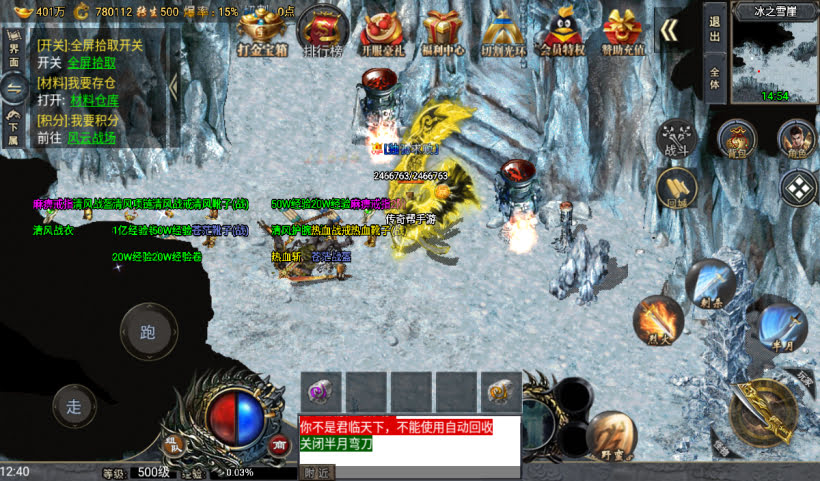Use the 回城 return-to-town scroll
This screenshot has height=481, width=820.
677,186
